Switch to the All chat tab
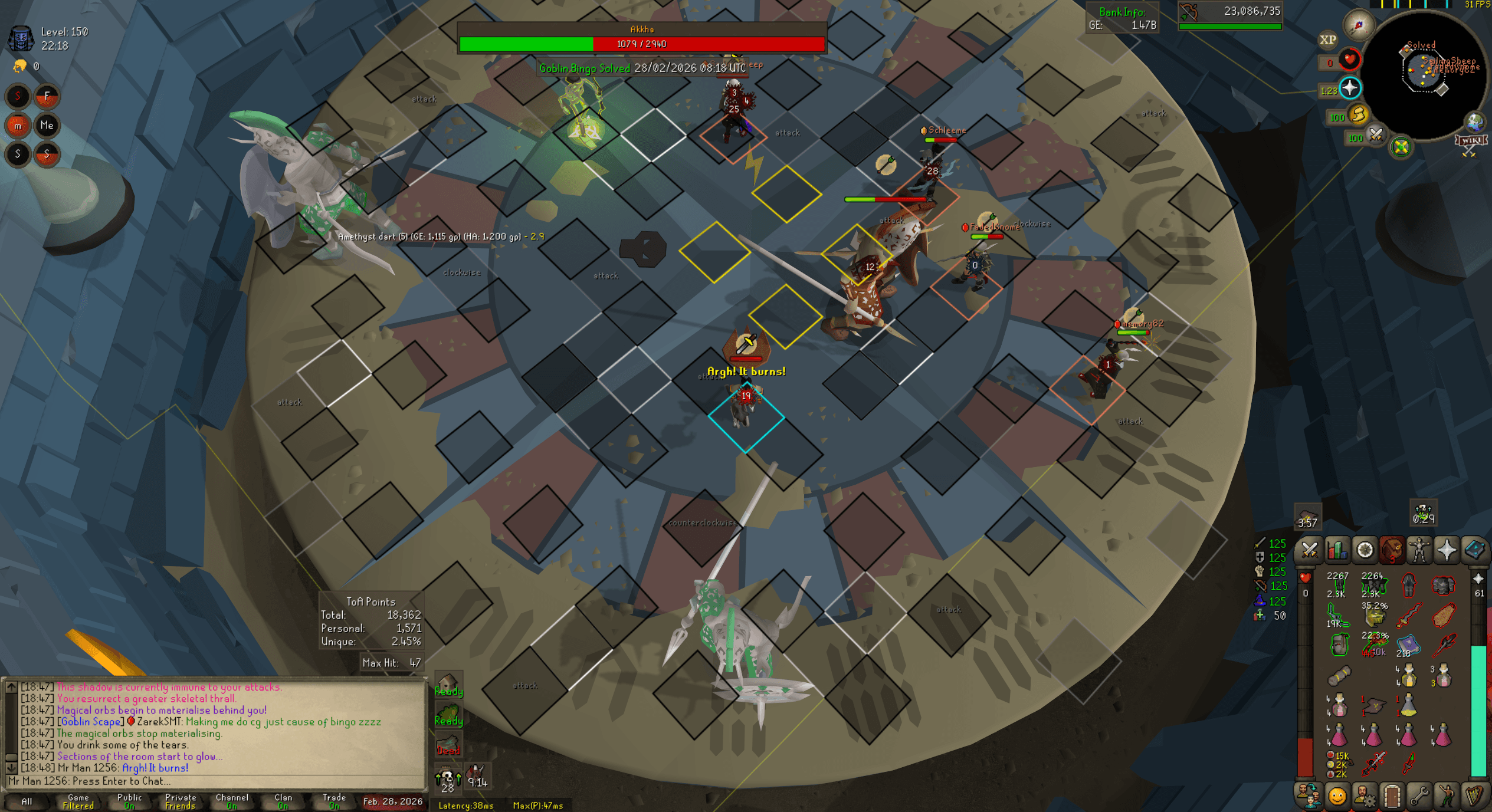Viewport: 1492px width, 812px height. coord(27,802)
